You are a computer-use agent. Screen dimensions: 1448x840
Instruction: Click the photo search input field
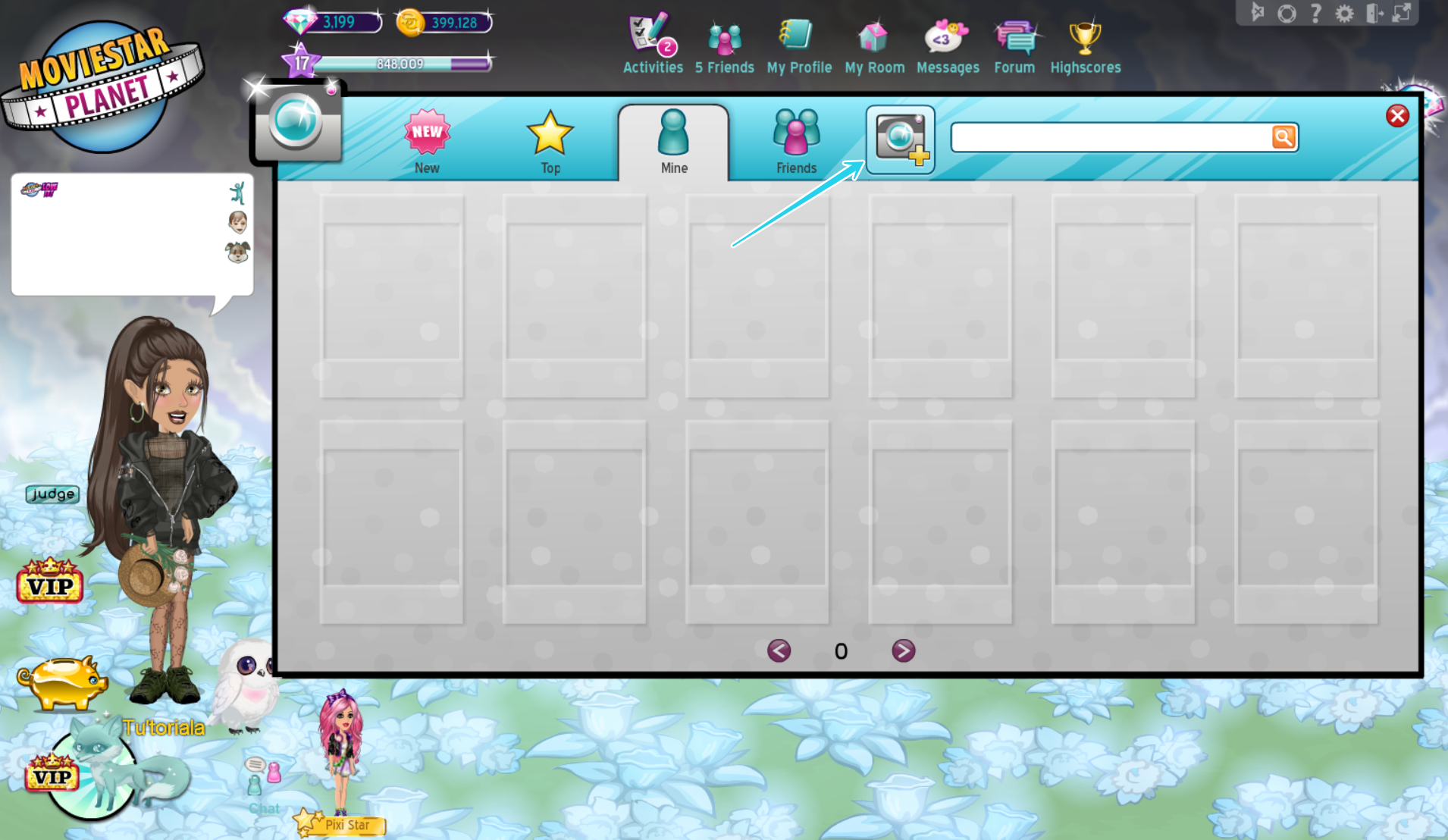[x=1107, y=137]
